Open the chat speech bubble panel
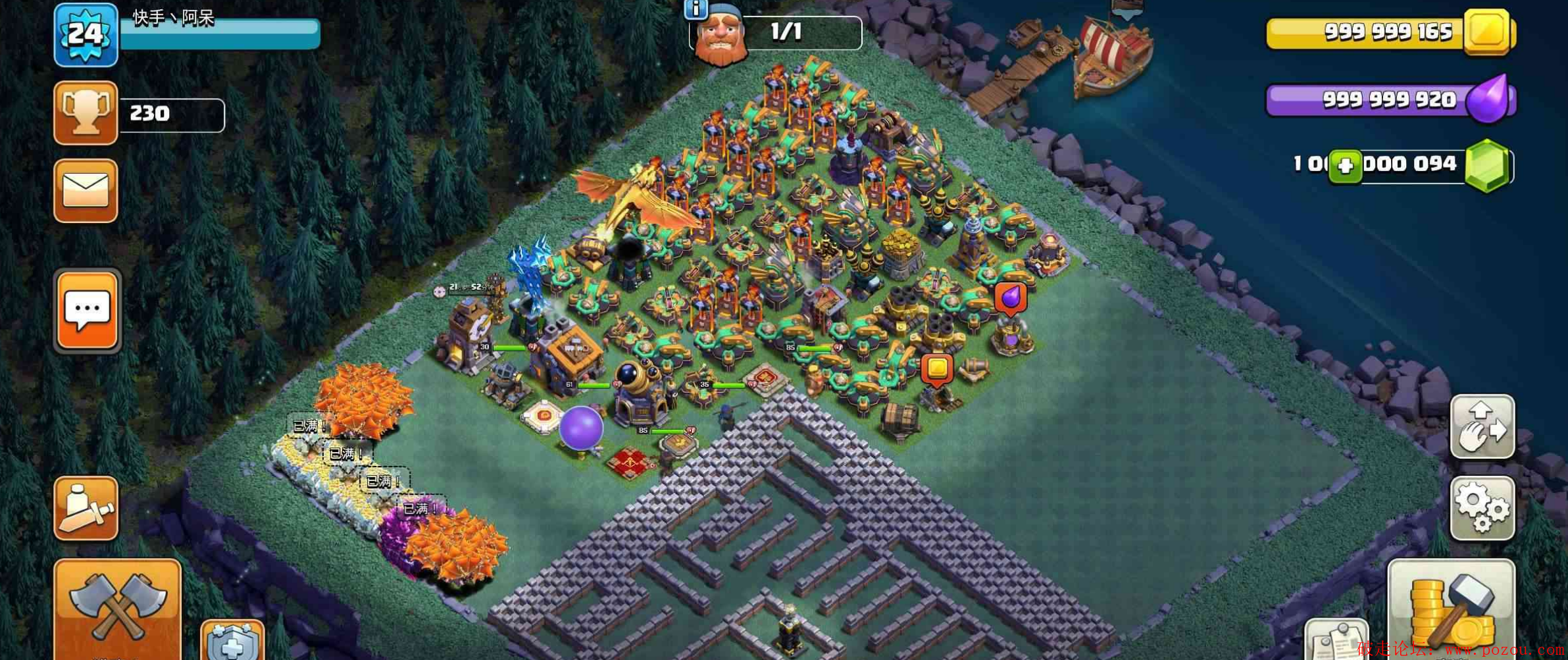The image size is (1568, 660). click(88, 310)
